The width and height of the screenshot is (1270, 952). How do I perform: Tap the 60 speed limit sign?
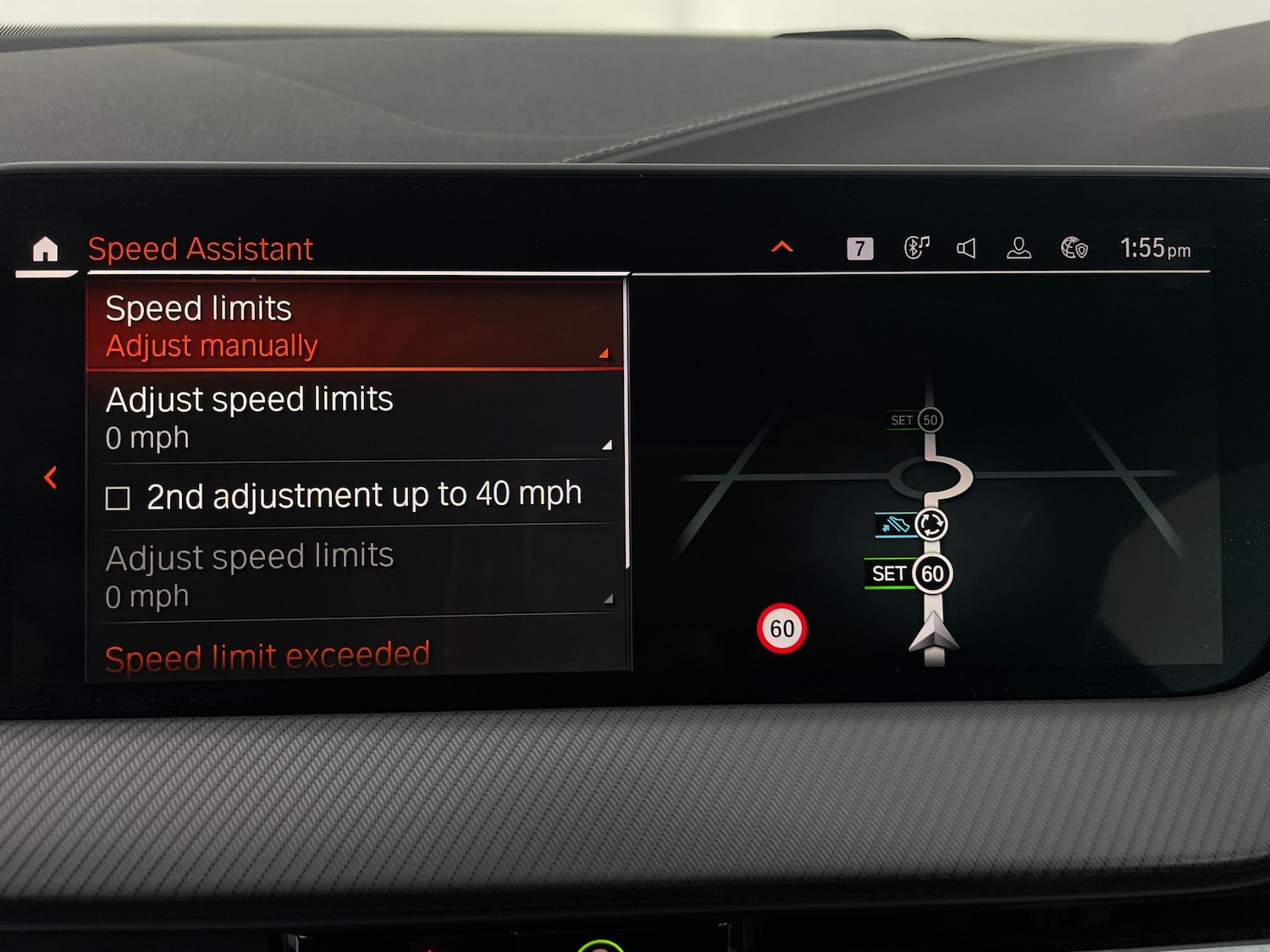click(781, 628)
